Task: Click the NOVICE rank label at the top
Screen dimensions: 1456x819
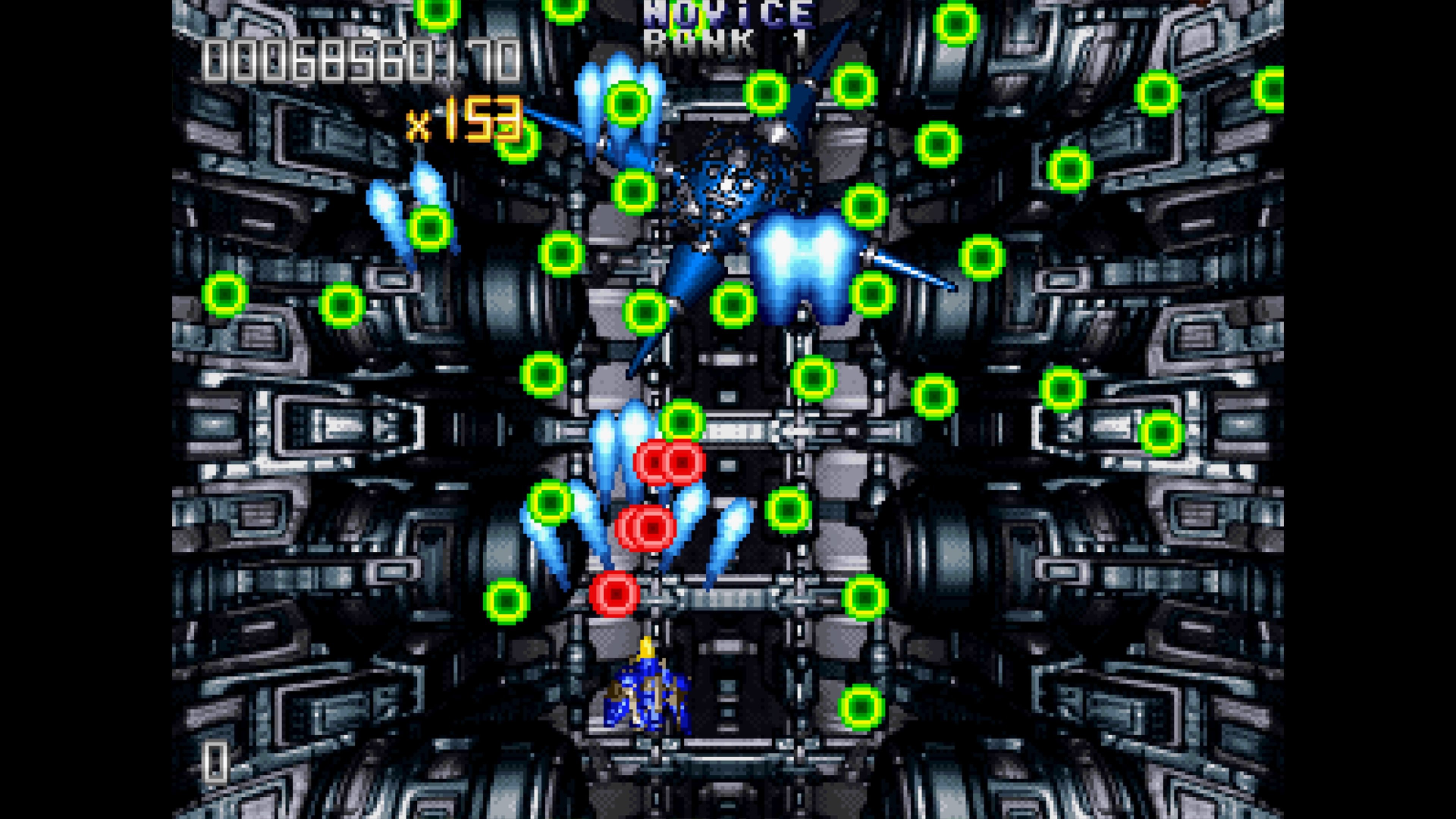Action: tap(729, 14)
